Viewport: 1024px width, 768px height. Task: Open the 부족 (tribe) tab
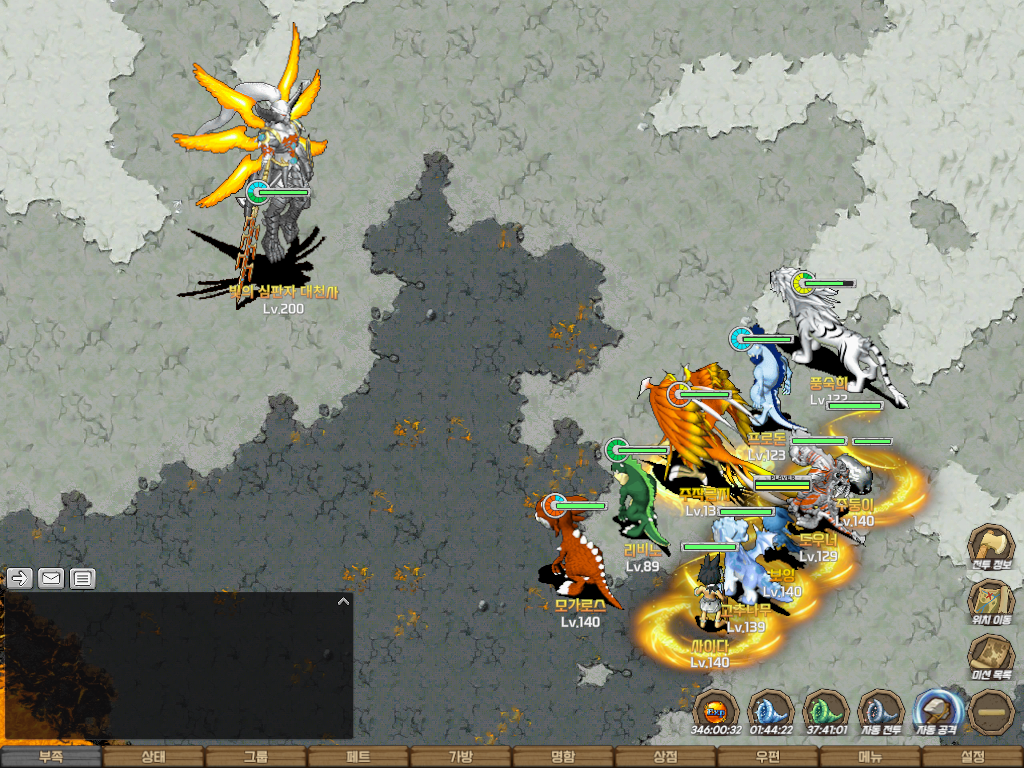click(51, 757)
